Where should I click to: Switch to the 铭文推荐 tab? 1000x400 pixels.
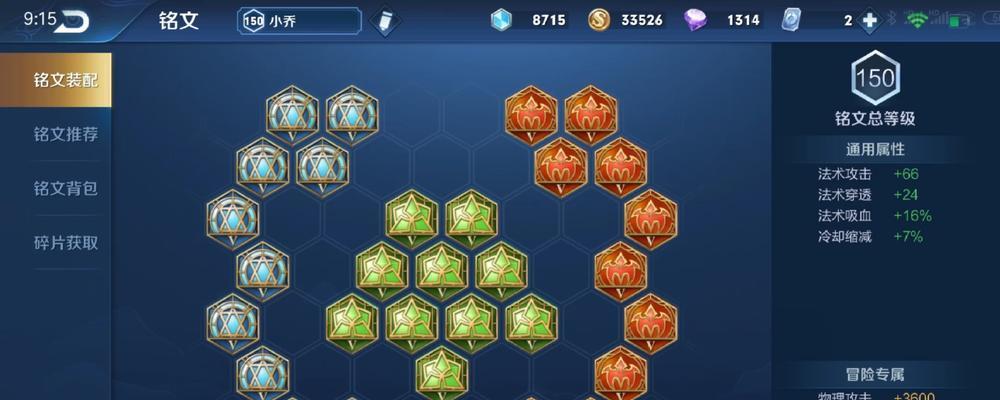(65, 134)
